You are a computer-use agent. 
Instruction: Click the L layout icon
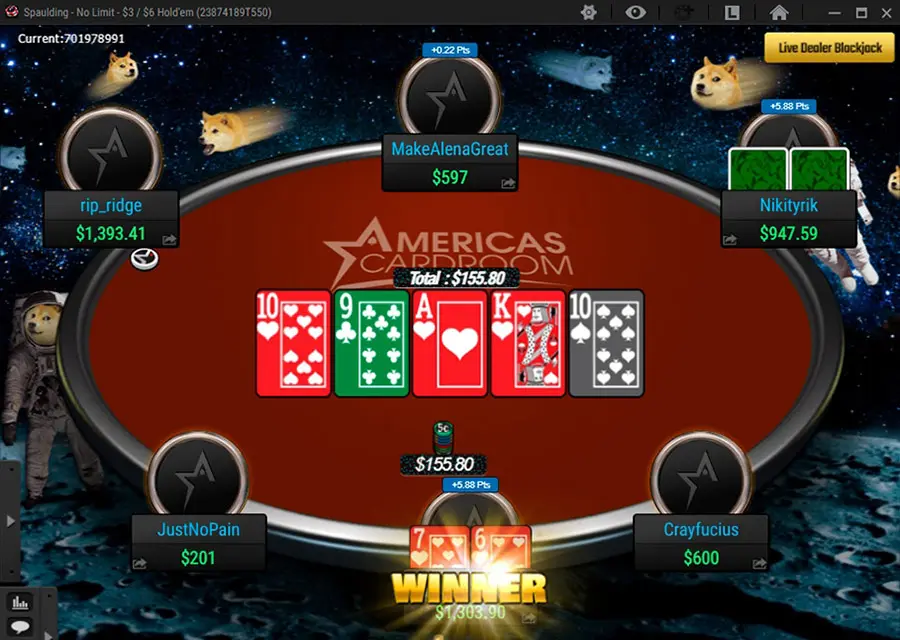pyautogui.click(x=732, y=12)
